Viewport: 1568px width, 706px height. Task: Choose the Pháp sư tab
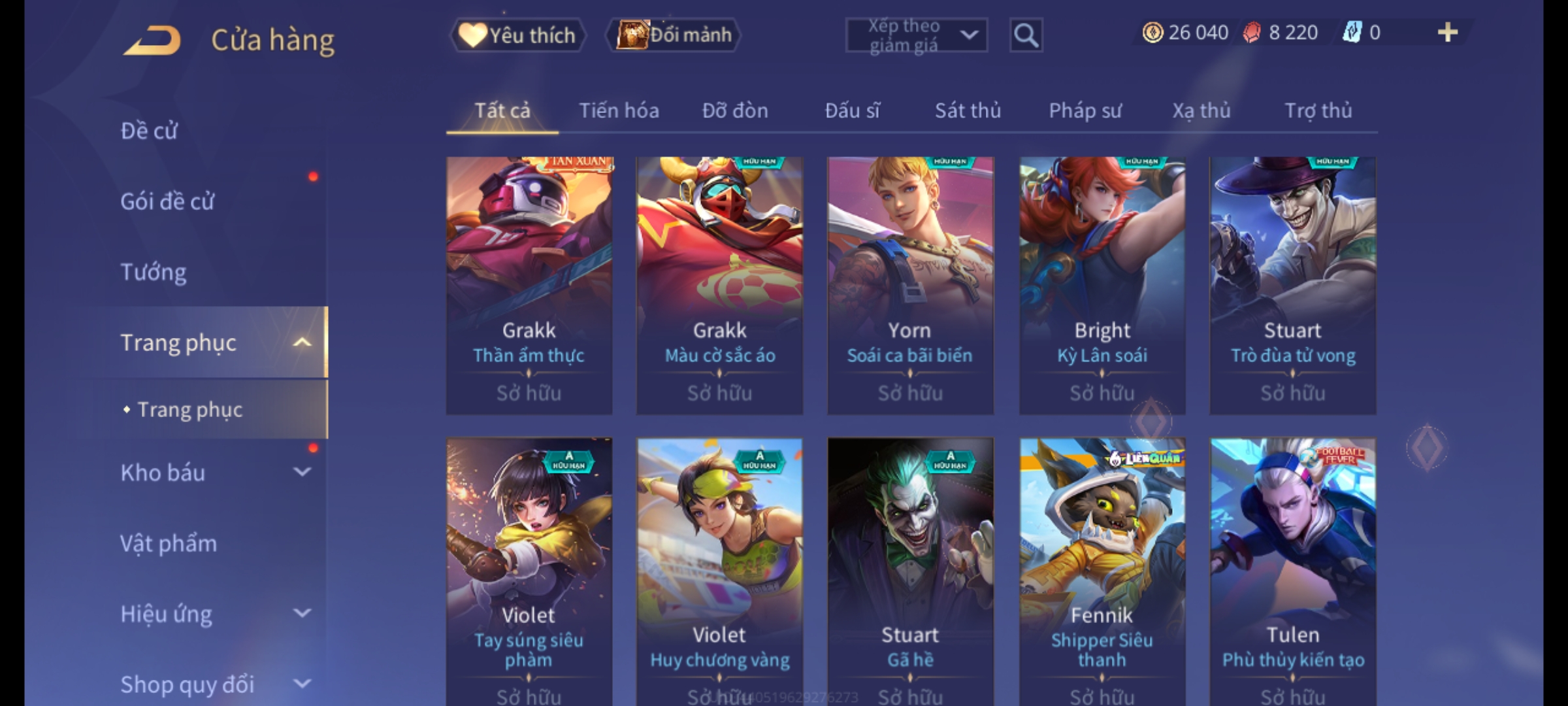(x=1085, y=110)
